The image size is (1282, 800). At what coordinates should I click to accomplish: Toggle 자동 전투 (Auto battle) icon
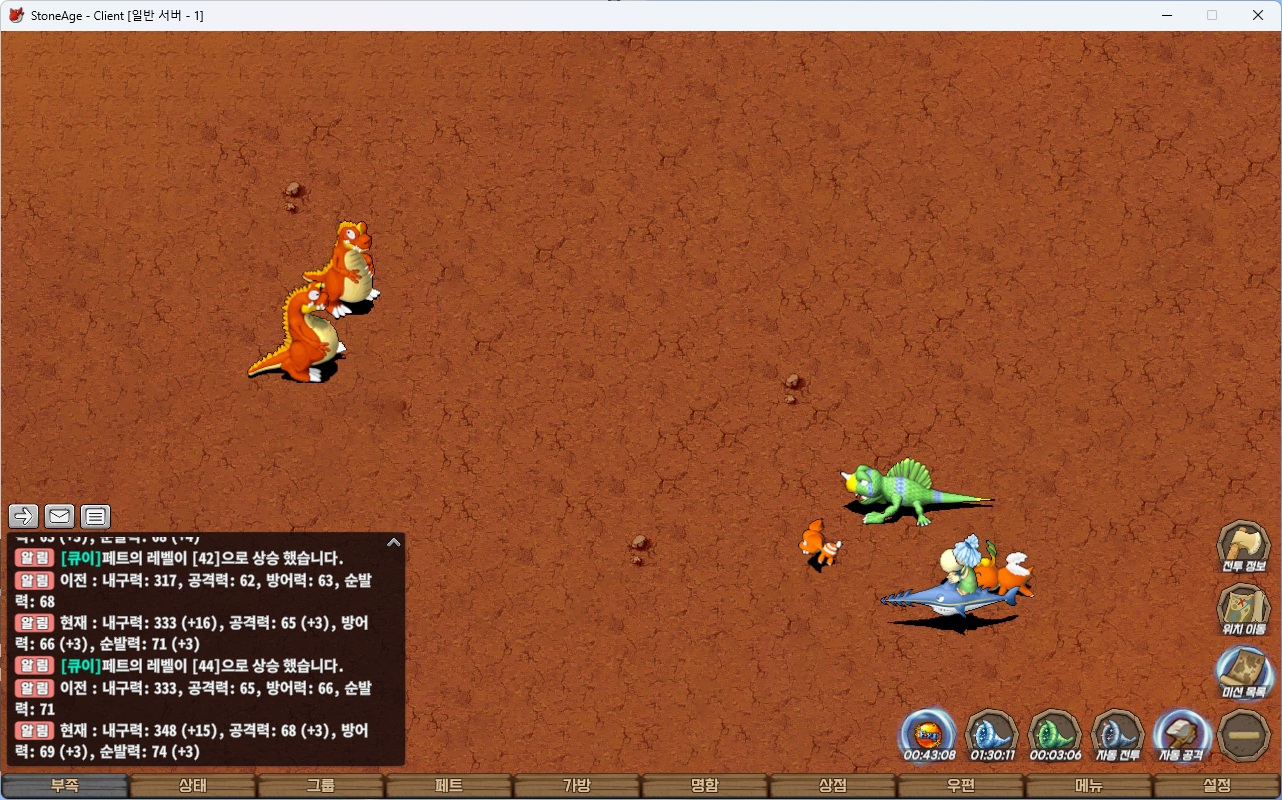coord(1118,735)
